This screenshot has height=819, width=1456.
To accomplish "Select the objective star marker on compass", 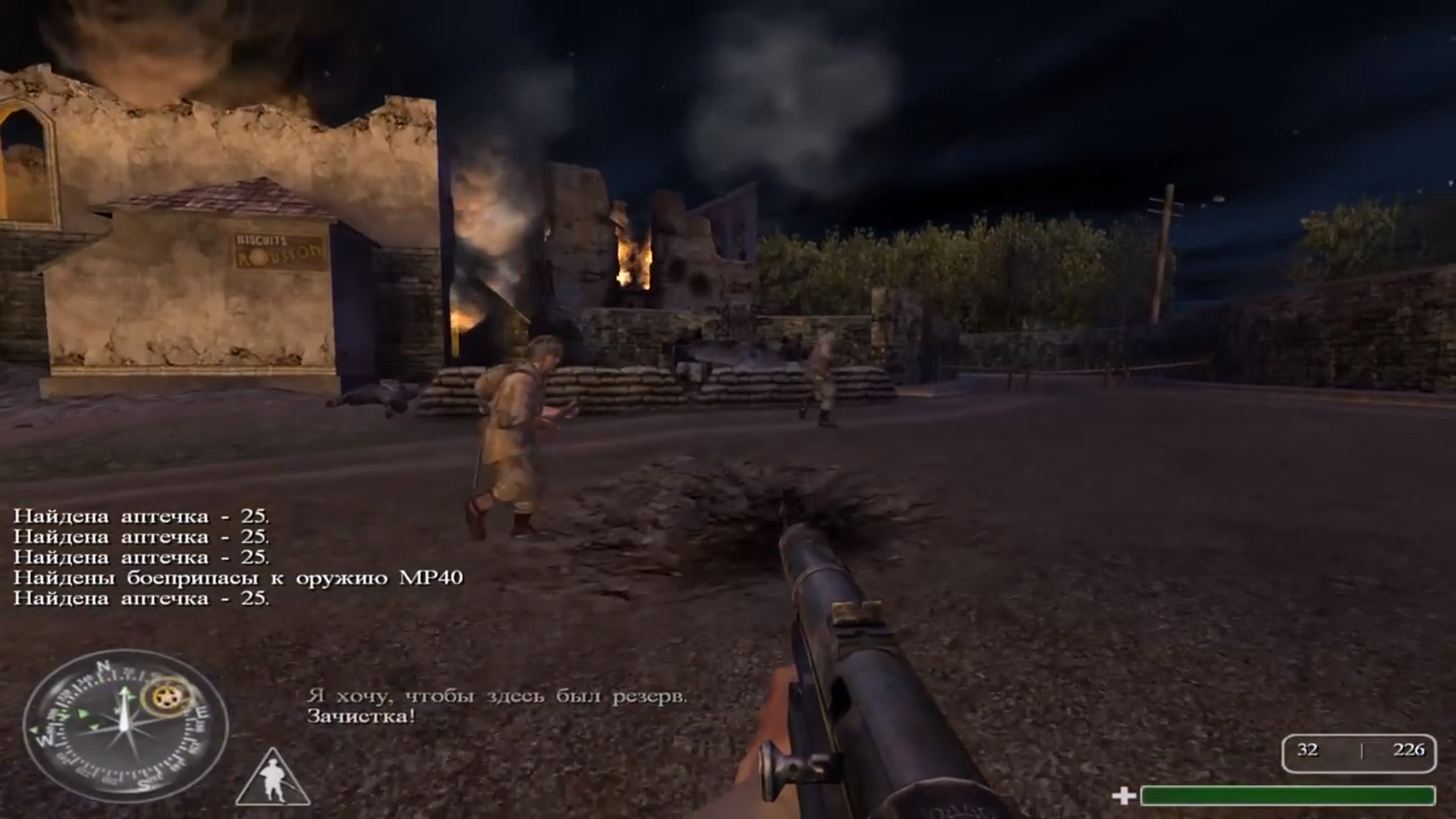I will point(166,698).
